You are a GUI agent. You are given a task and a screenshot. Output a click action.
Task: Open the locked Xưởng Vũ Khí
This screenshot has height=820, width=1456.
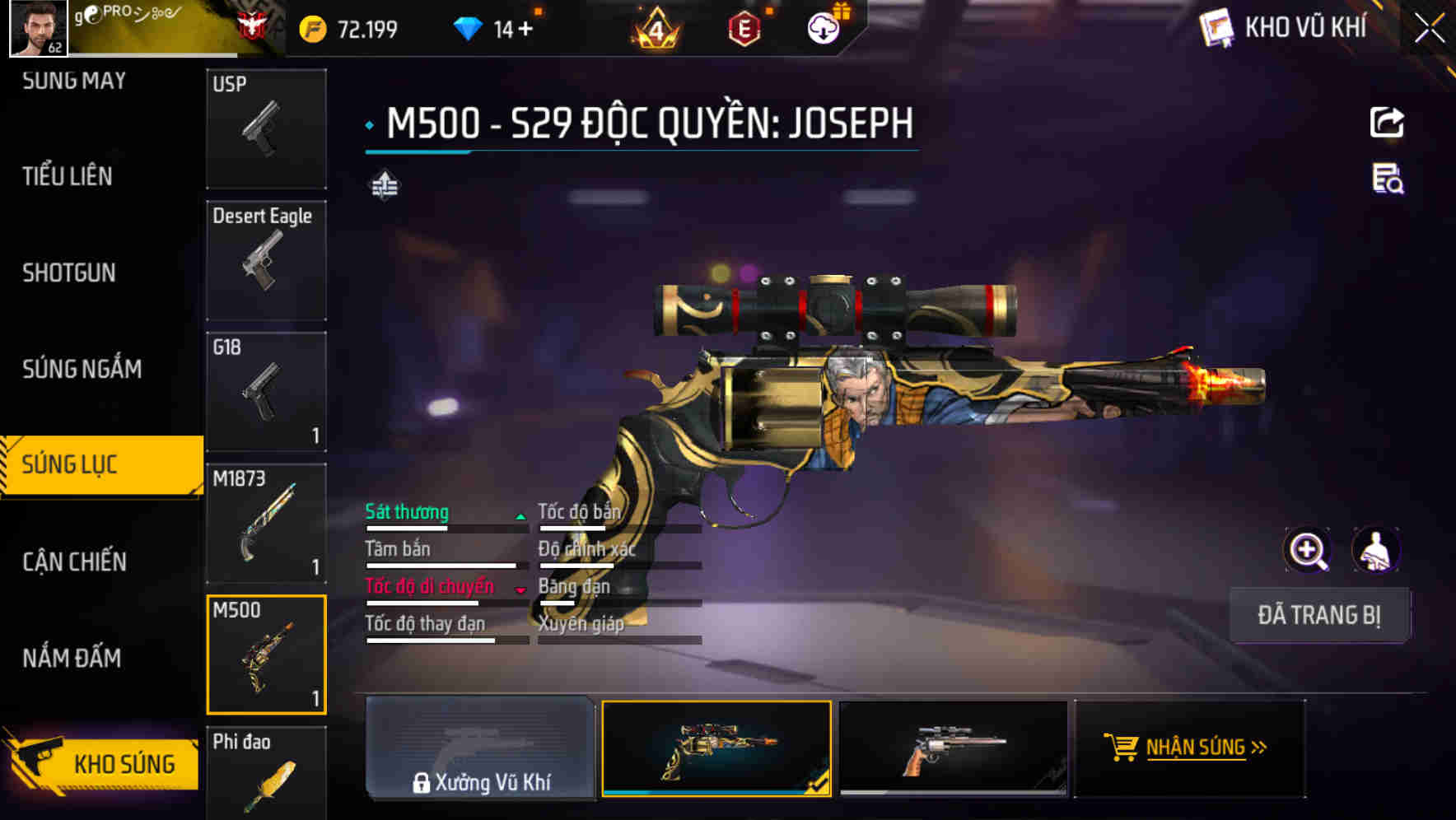point(480,751)
